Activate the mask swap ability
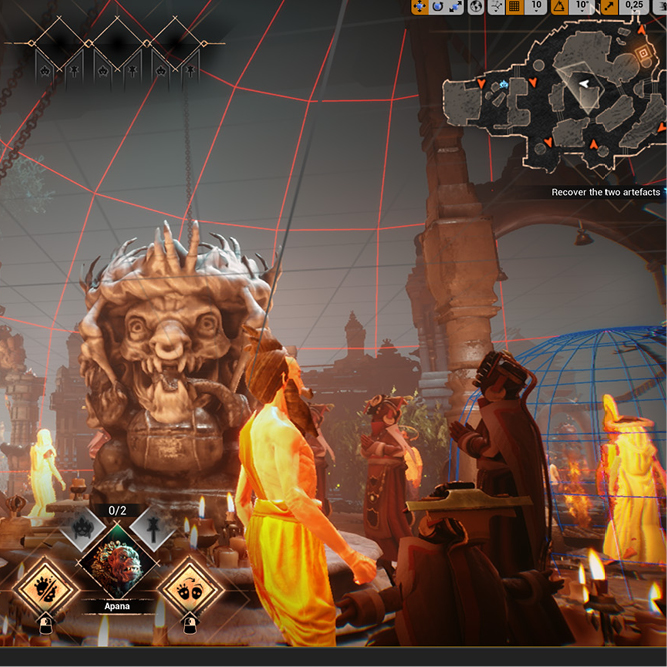667x667 pixels. [x=190, y=587]
